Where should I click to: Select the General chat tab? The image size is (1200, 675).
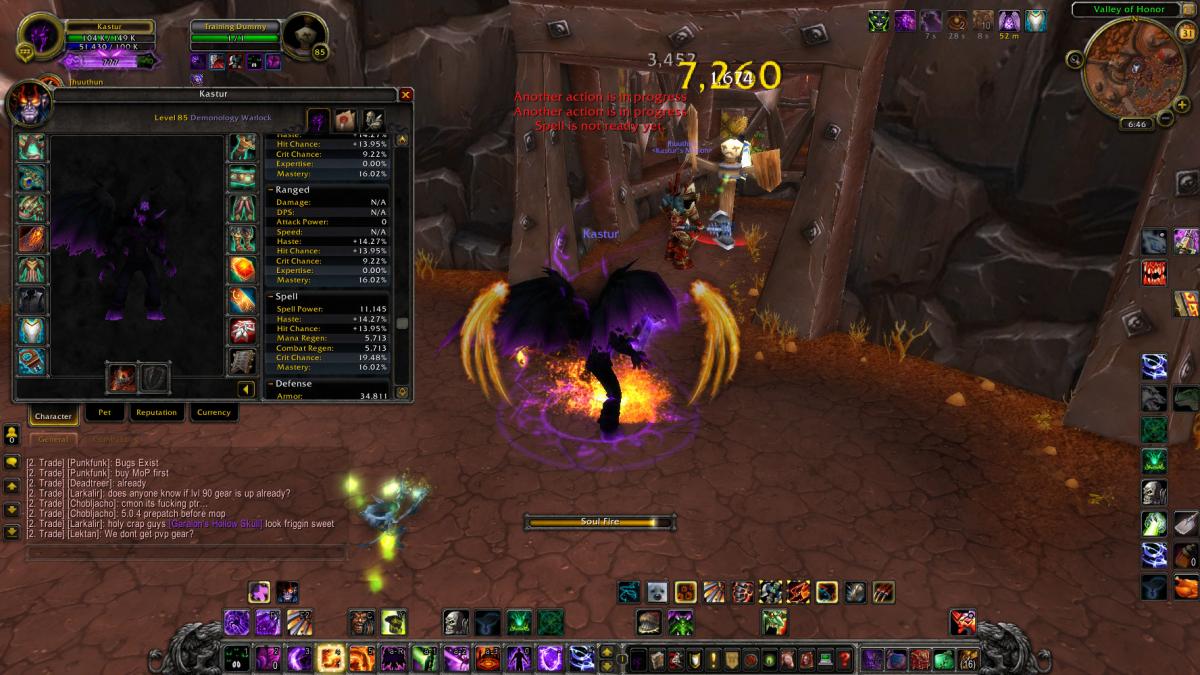tap(52, 438)
